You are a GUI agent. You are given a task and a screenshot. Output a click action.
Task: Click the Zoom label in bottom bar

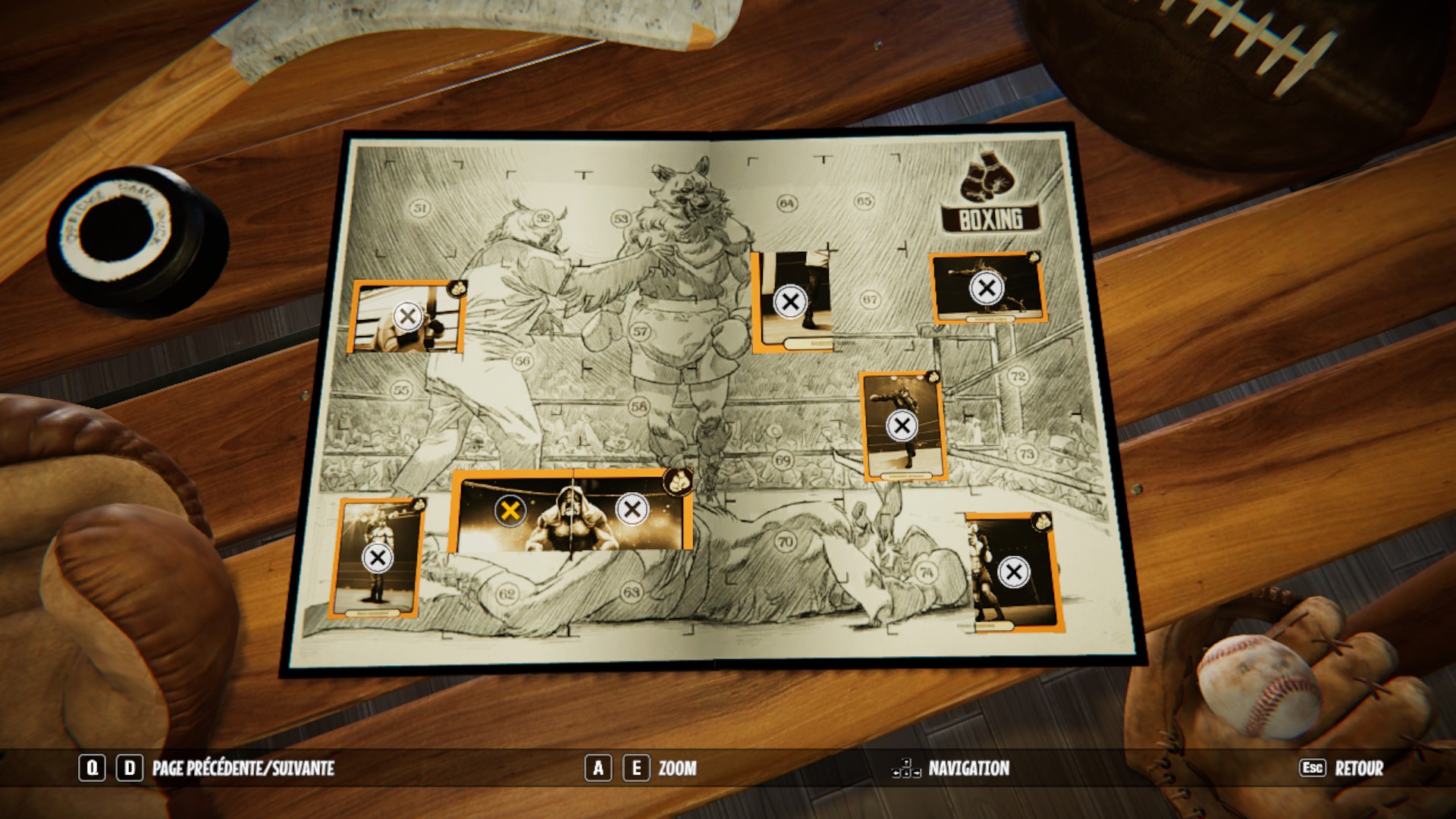pos(677,768)
